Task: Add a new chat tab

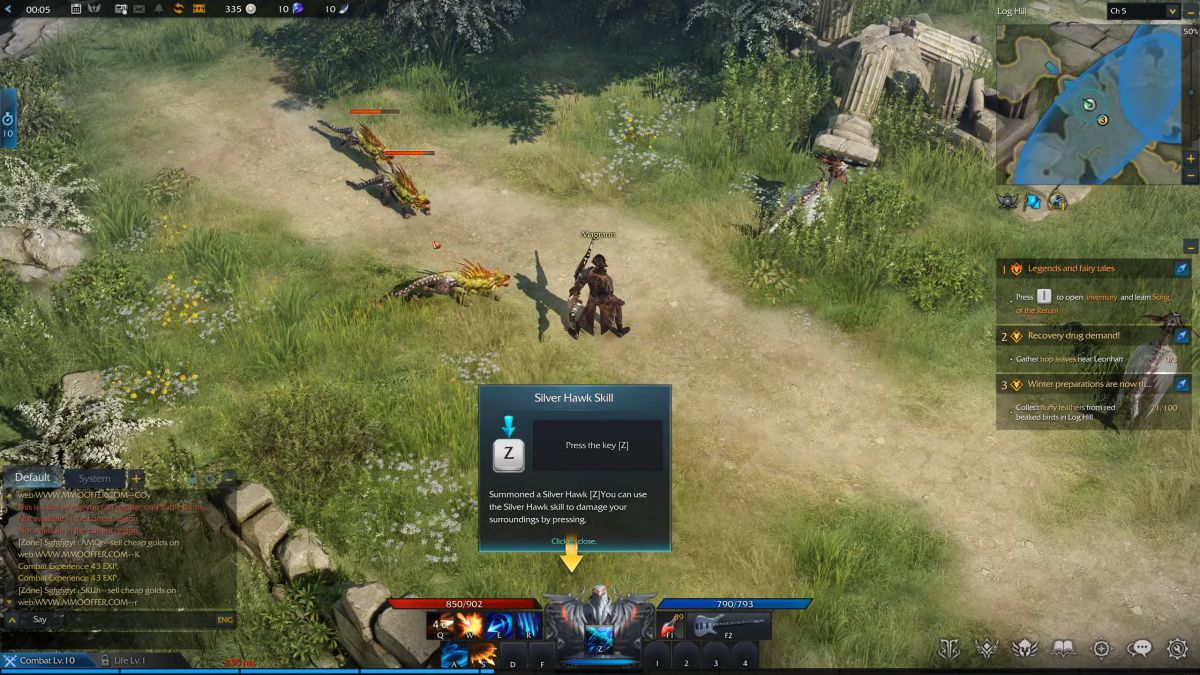Action: (x=136, y=478)
